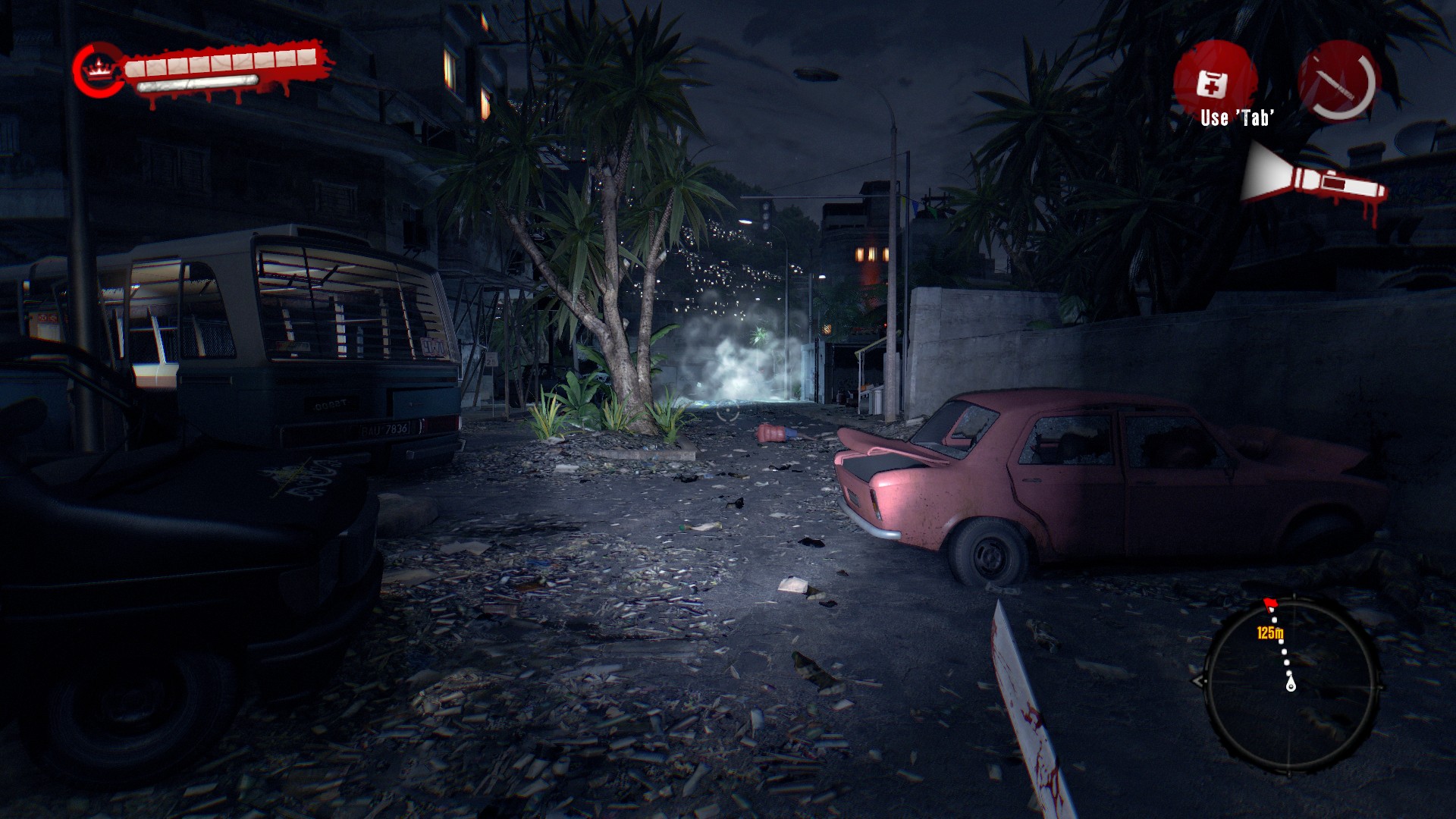
Task: Select the medkit icon
Action: pos(1213,82)
